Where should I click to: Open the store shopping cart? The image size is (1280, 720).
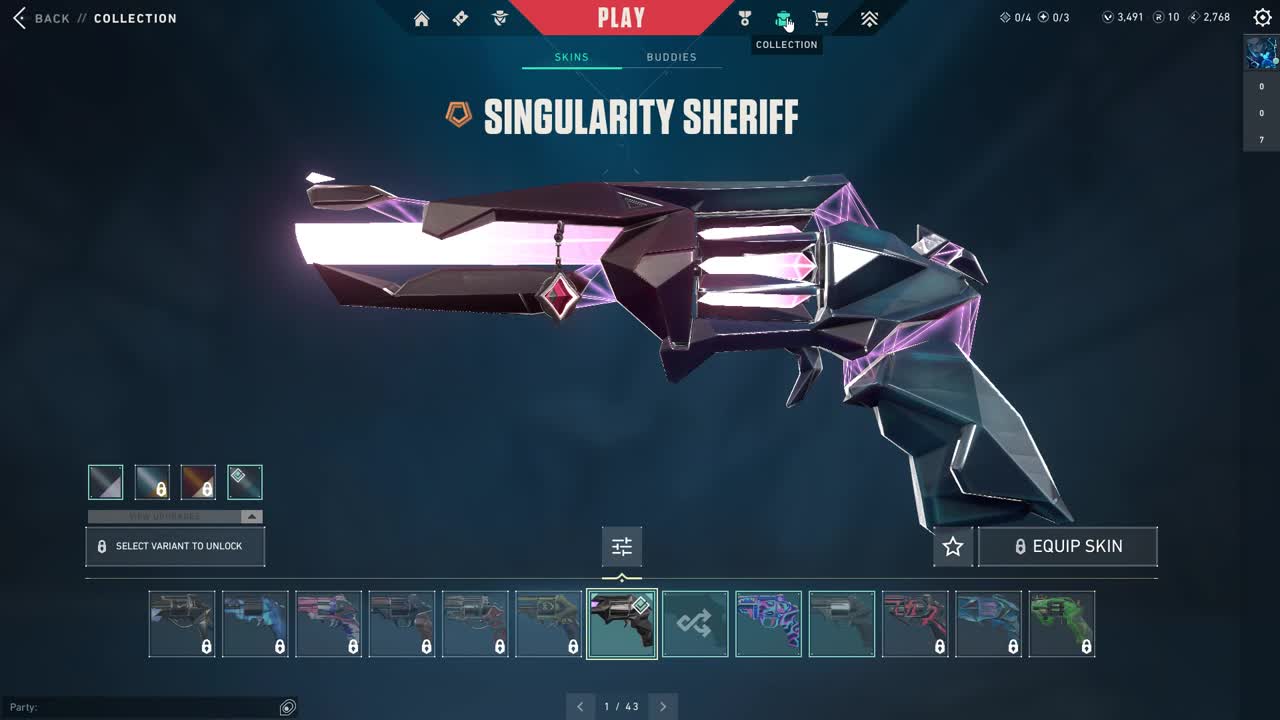tap(820, 18)
